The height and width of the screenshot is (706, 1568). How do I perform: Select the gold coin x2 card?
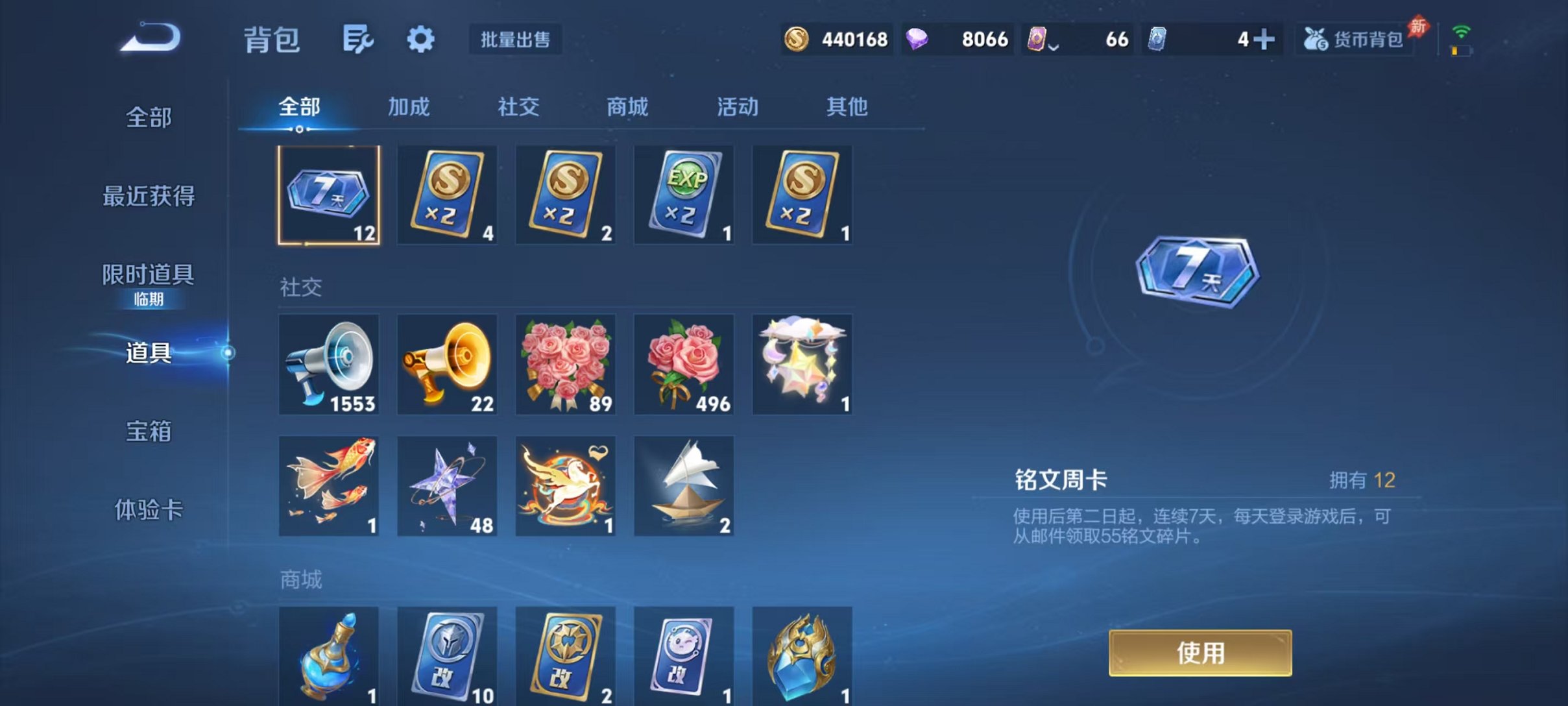(x=446, y=195)
